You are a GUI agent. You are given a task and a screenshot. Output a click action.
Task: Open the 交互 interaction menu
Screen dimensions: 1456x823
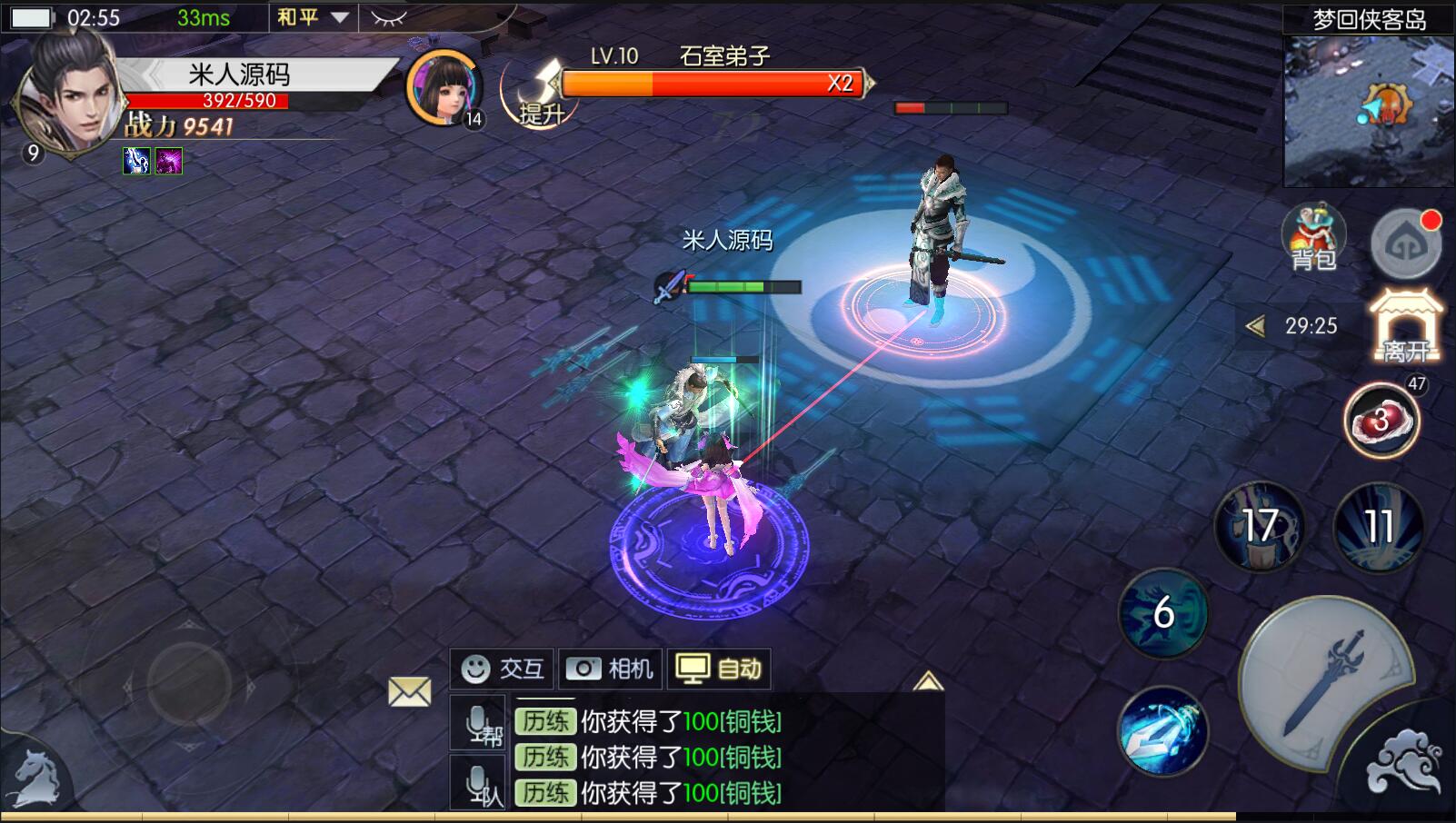(503, 669)
